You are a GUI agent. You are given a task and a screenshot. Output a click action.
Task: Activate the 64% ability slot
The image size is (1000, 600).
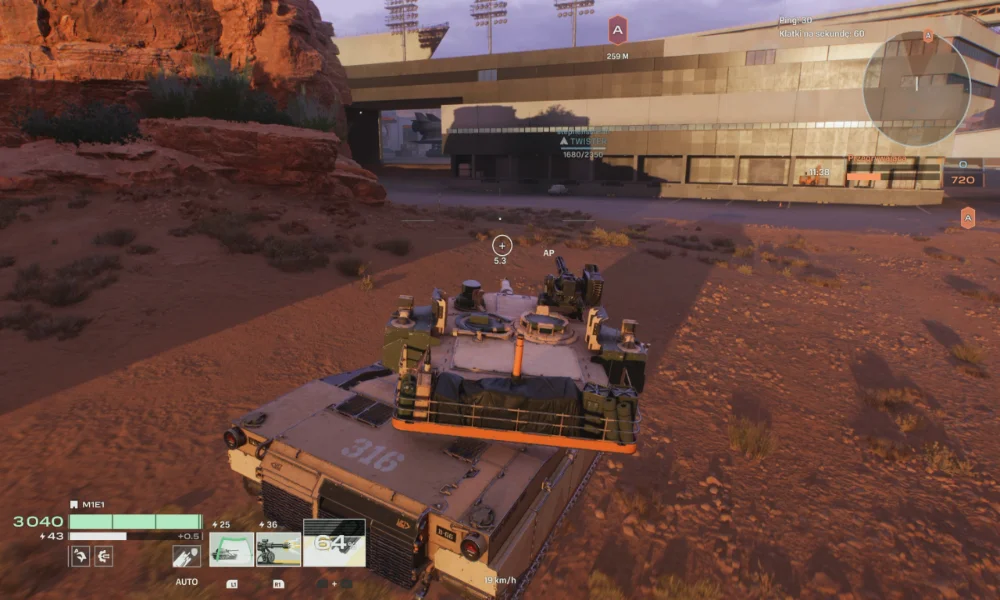(x=334, y=543)
